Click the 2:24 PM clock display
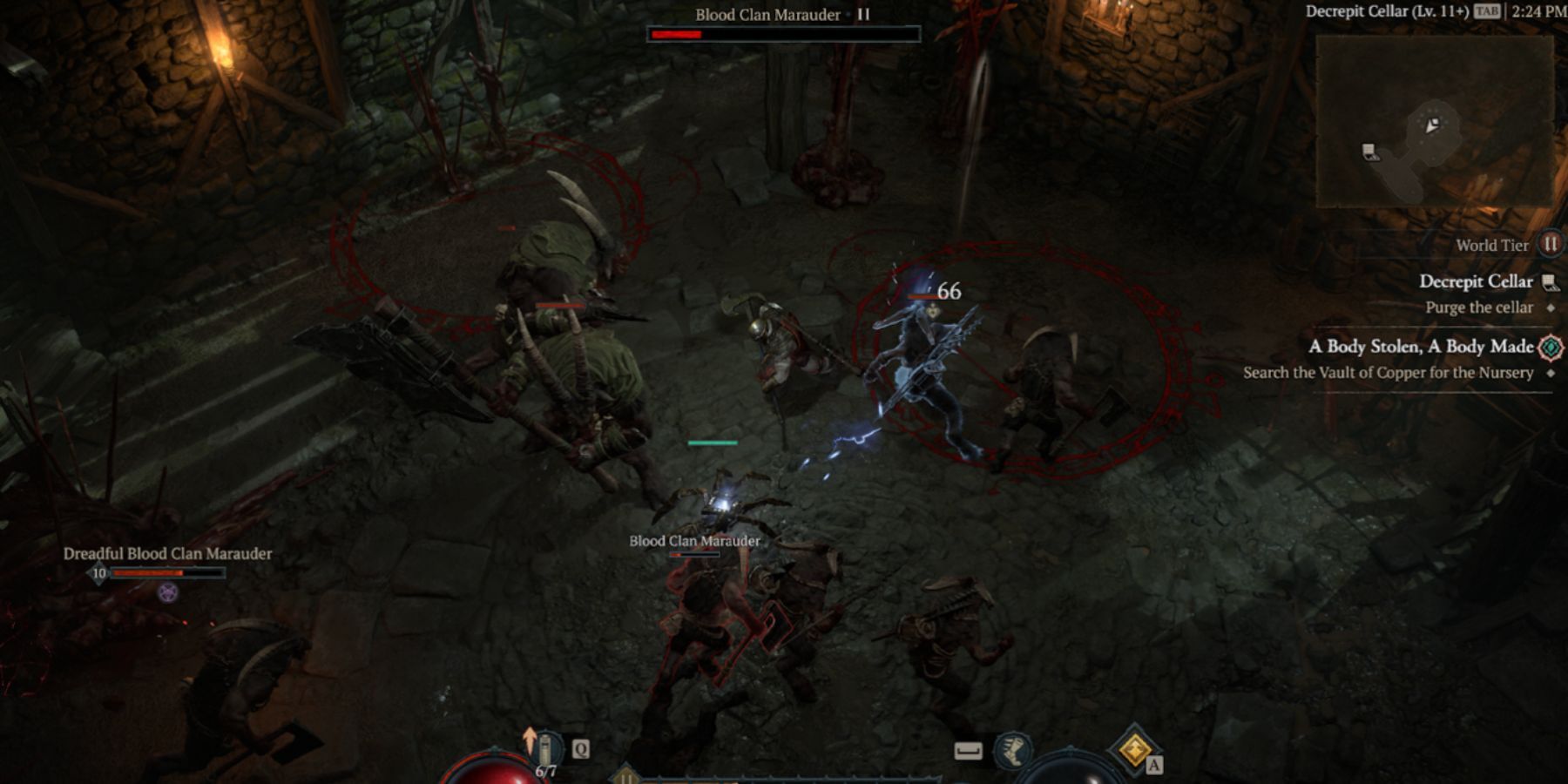 pos(1538,11)
